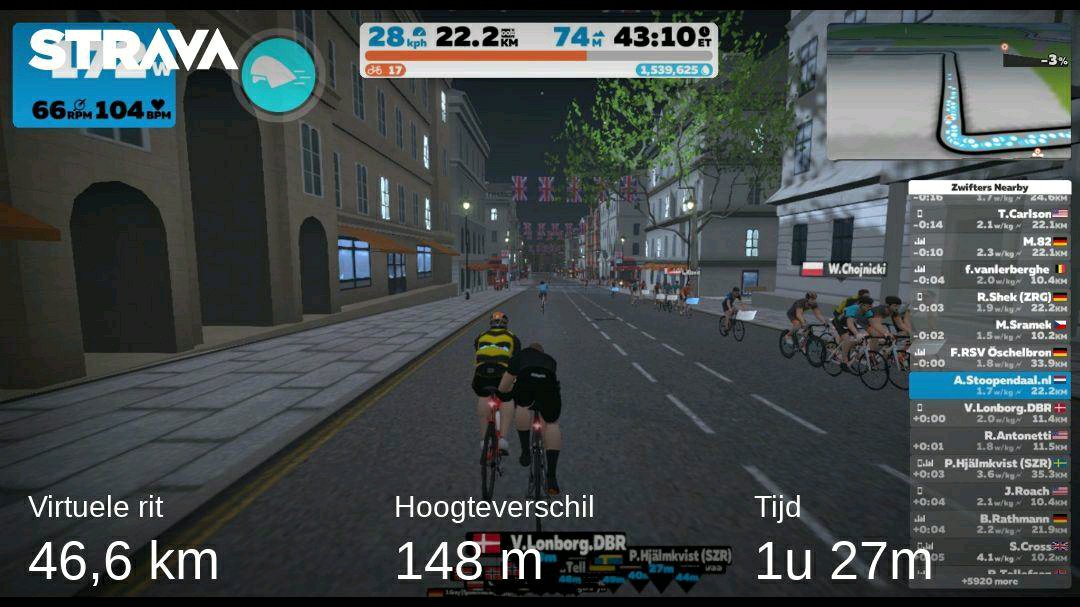
Task: Select R.Shek (ZRG) in the rider list
Action: (x=989, y=302)
